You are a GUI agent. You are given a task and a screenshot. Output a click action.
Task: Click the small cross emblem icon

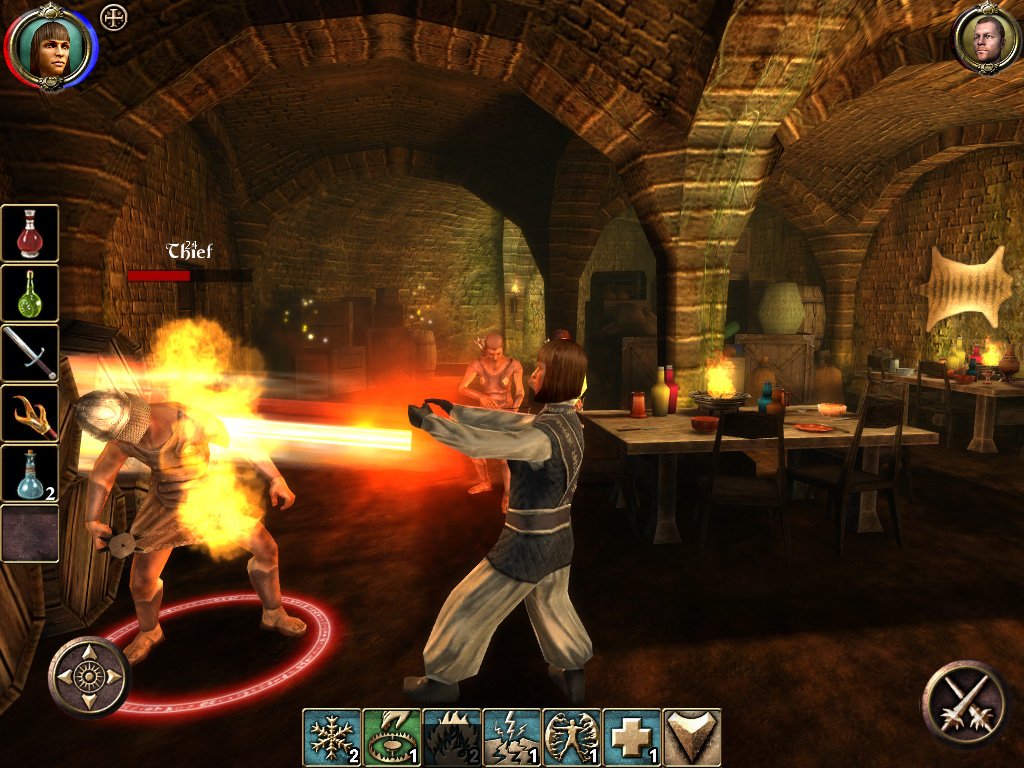point(115,17)
